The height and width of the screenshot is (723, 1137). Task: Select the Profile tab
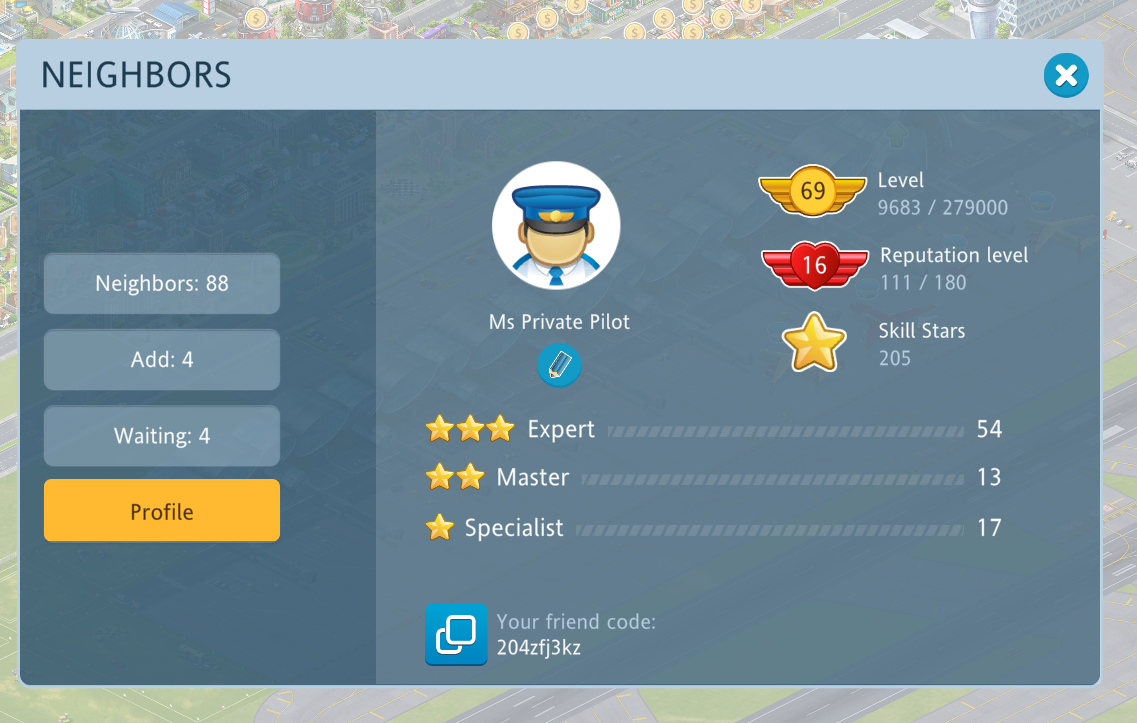[x=162, y=511]
